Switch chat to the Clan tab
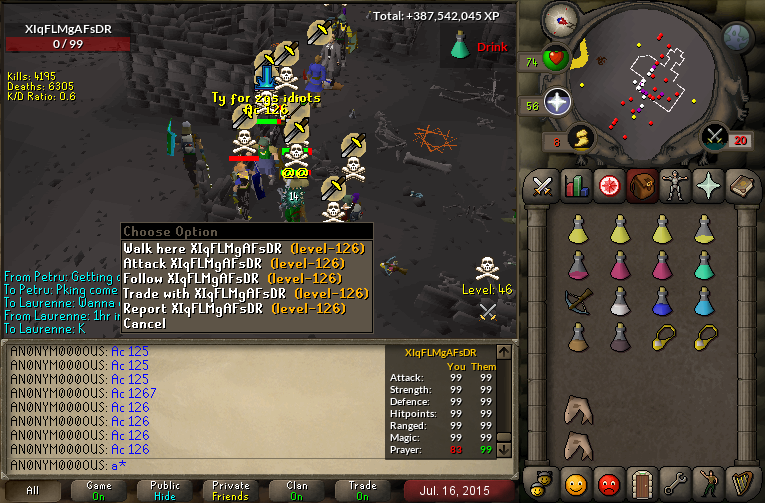765x503 pixels. [297, 490]
